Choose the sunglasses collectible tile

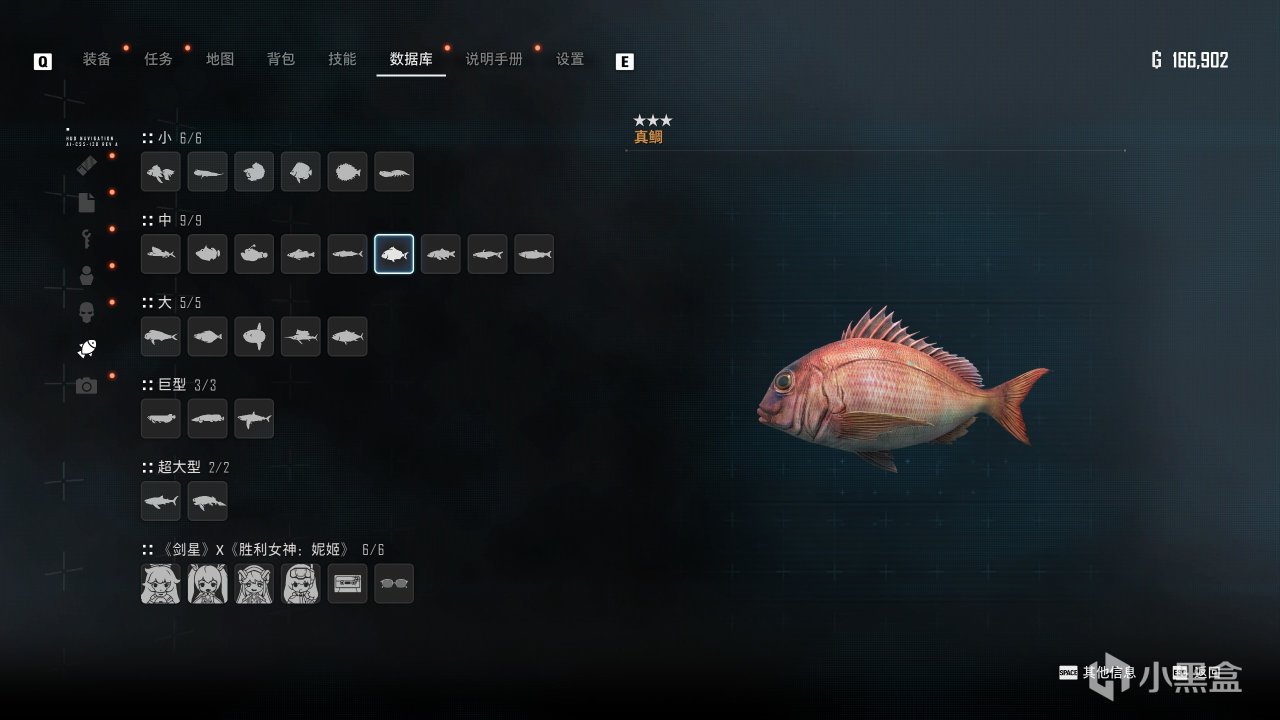click(x=394, y=583)
